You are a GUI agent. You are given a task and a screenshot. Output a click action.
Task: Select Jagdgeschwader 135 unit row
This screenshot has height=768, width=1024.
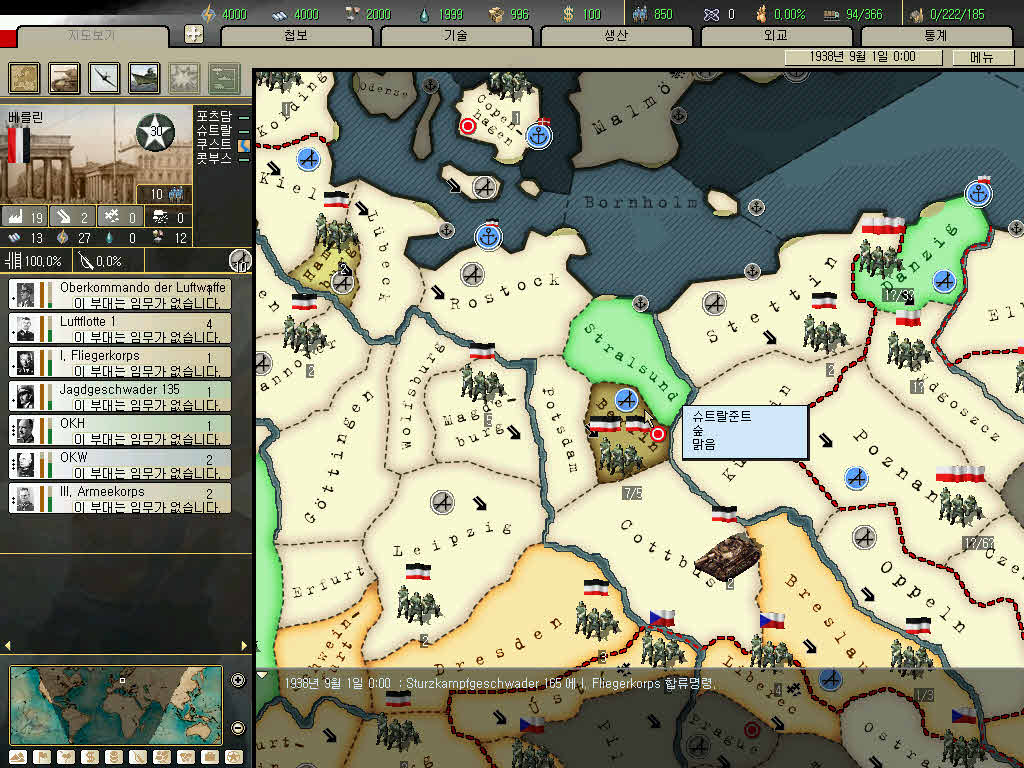click(x=120, y=396)
